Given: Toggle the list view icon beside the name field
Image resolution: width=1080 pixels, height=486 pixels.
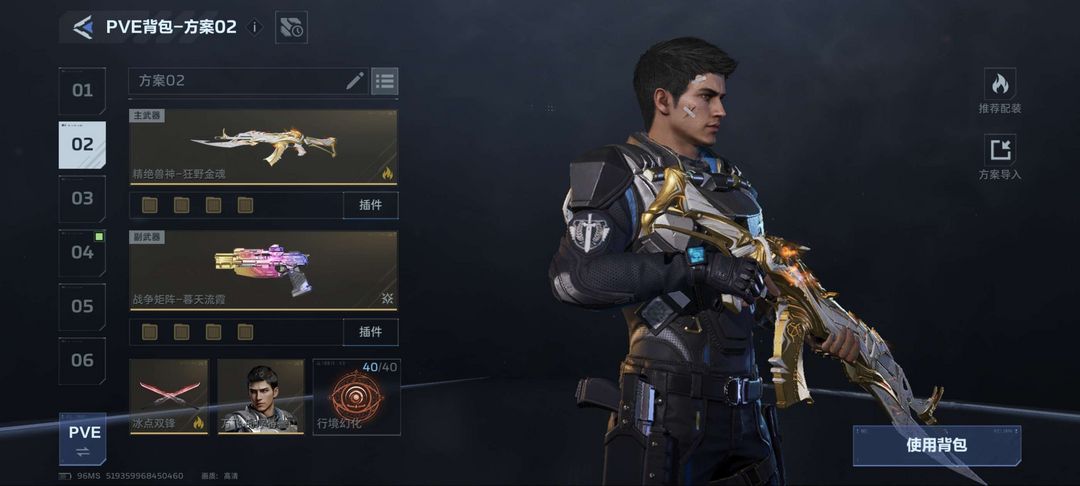Looking at the screenshot, I should tap(385, 81).
